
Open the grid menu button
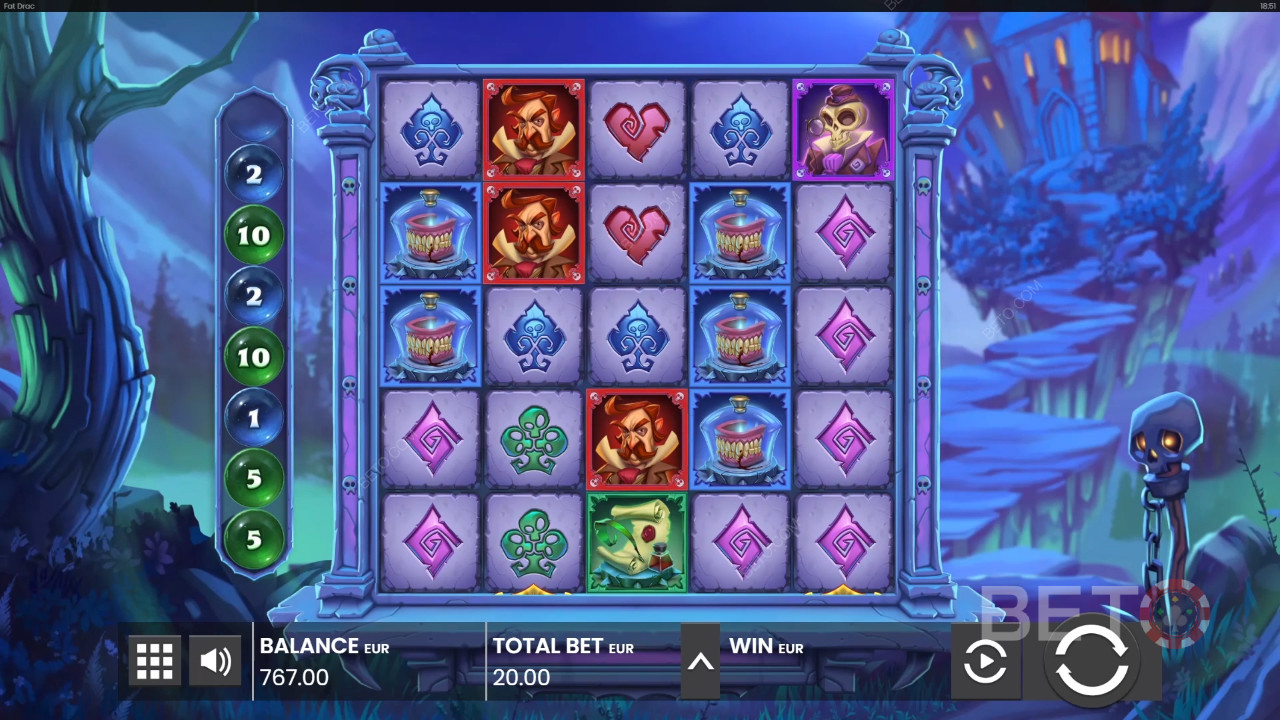click(155, 661)
